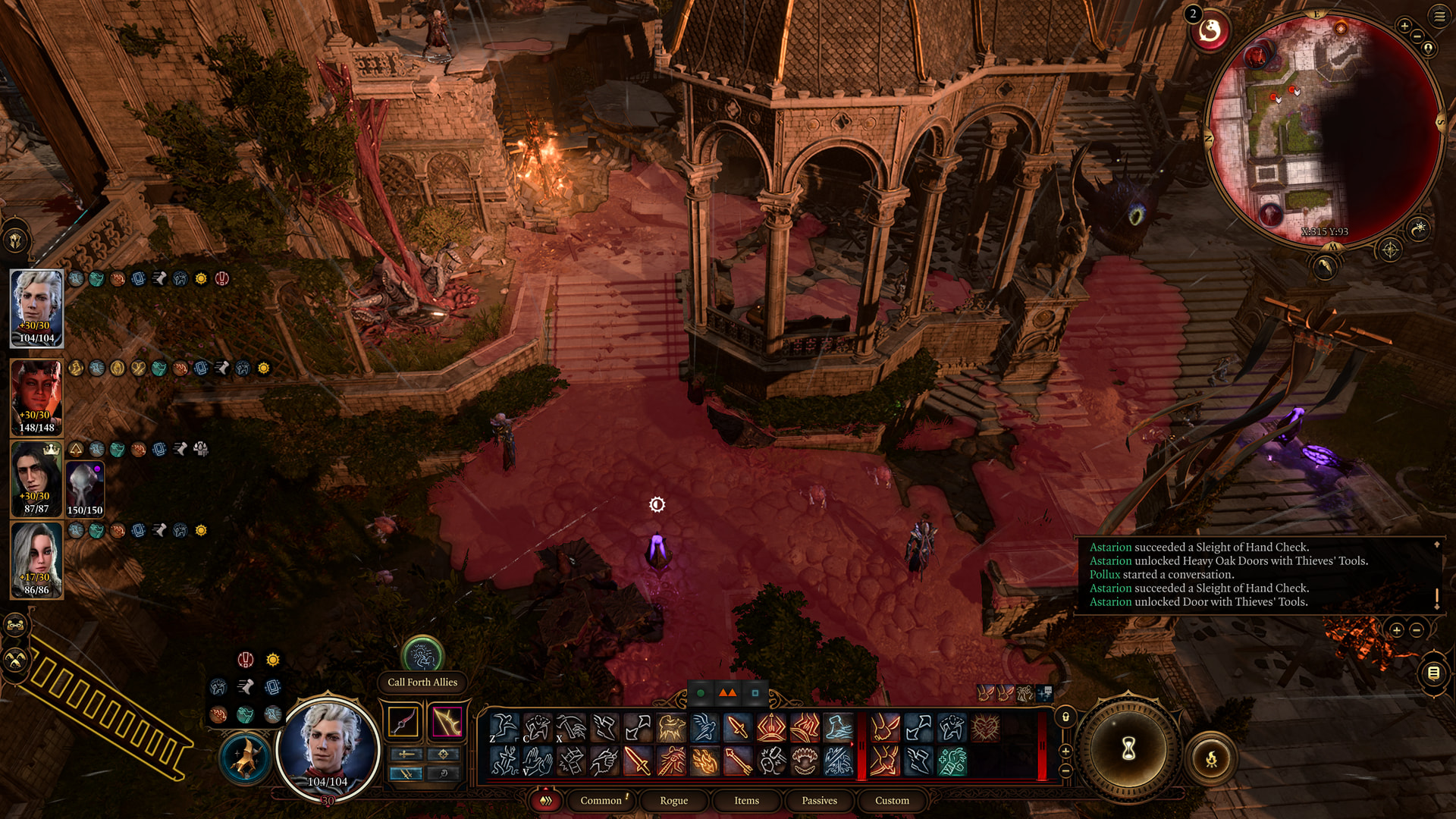Open the main menu hamburger button
Viewport: 1456px width, 819px height.
tap(1439, 16)
